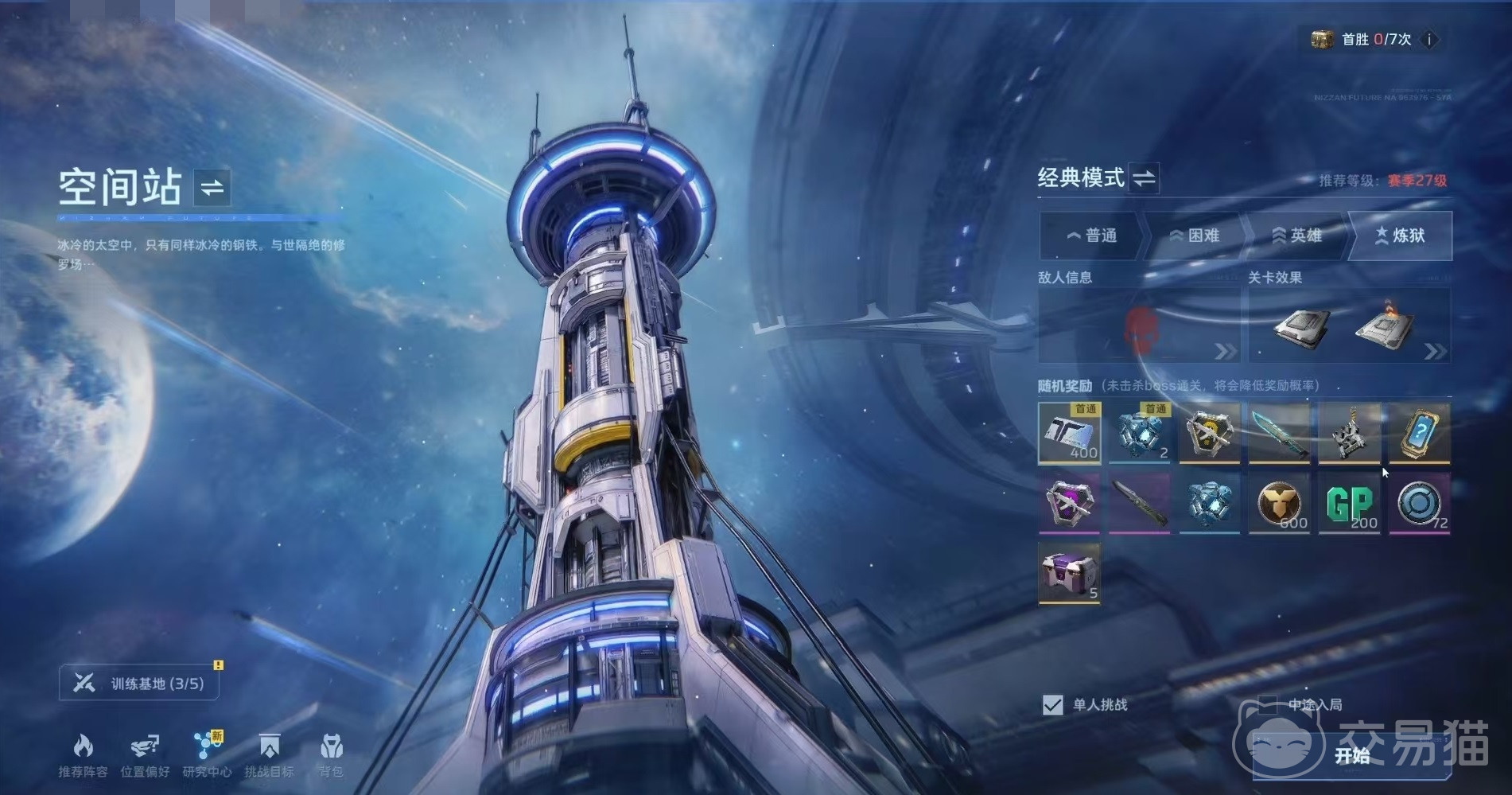The image size is (1512, 795).
Task: Open the 研究中心 research center
Action: click(x=207, y=755)
